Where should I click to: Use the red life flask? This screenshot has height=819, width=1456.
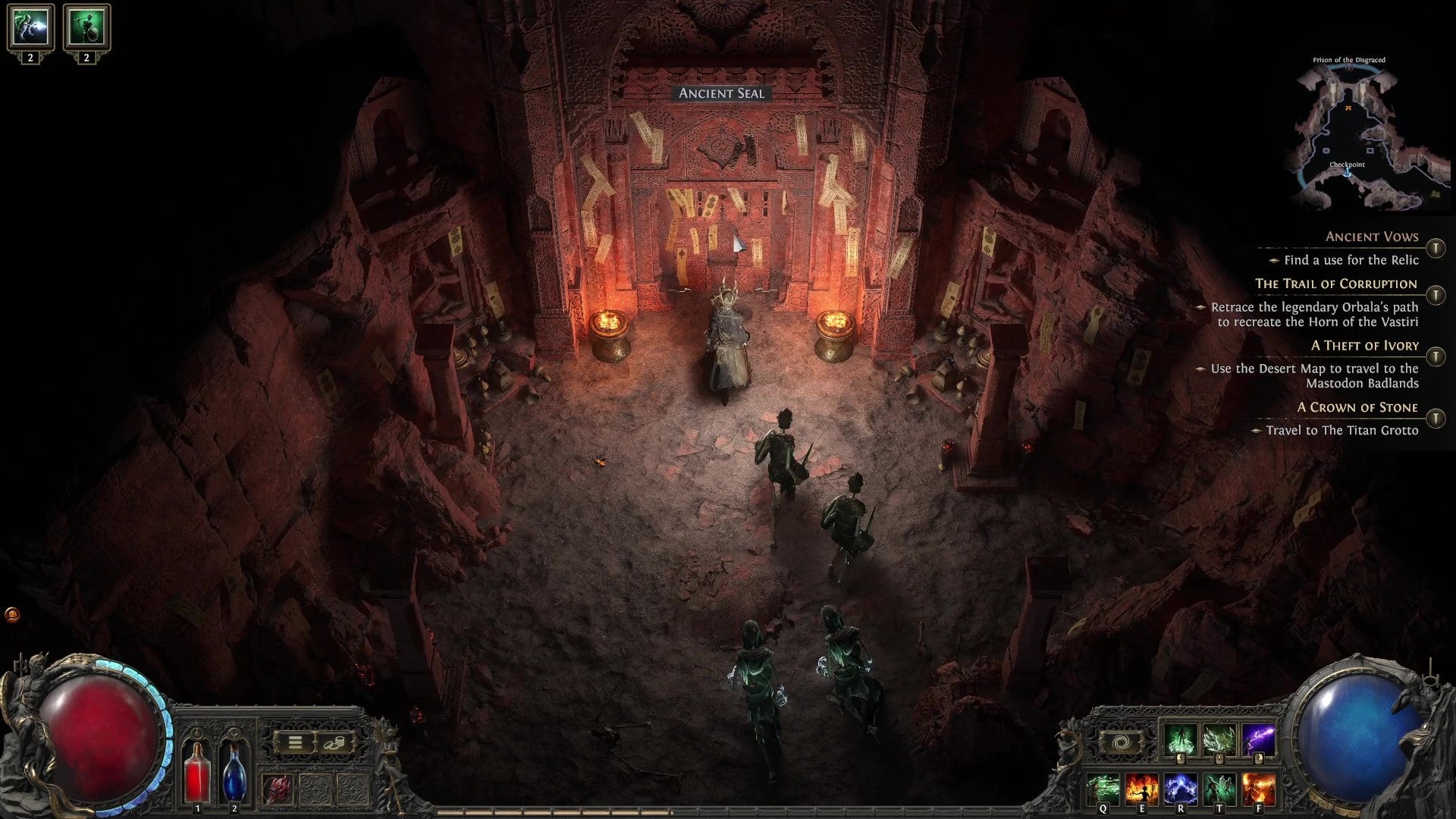[x=198, y=772]
